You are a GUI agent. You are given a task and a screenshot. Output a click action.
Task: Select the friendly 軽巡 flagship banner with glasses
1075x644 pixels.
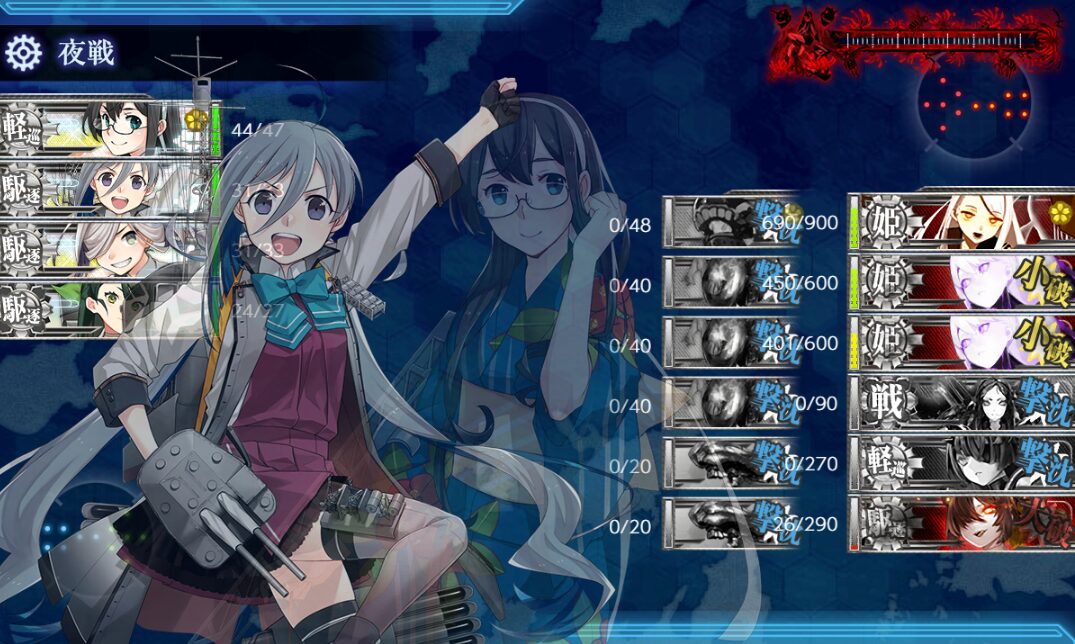tap(110, 126)
